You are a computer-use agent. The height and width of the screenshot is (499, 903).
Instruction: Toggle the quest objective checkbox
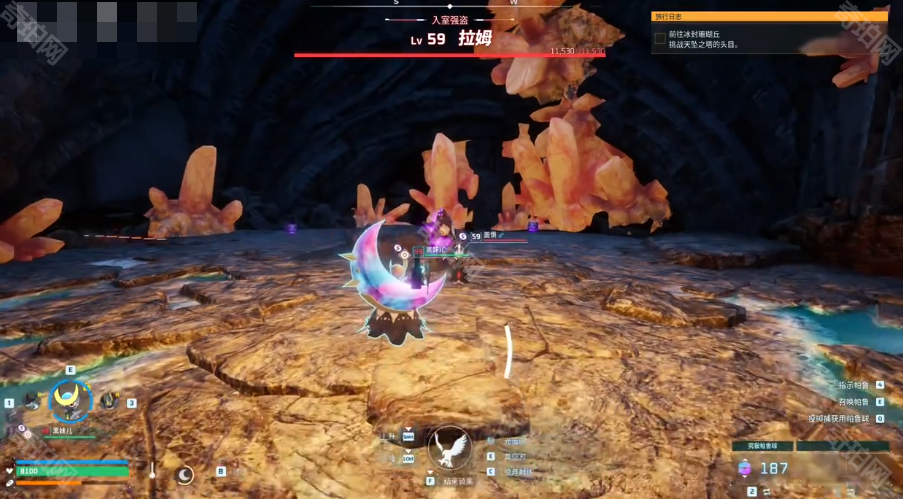pyautogui.click(x=660, y=38)
